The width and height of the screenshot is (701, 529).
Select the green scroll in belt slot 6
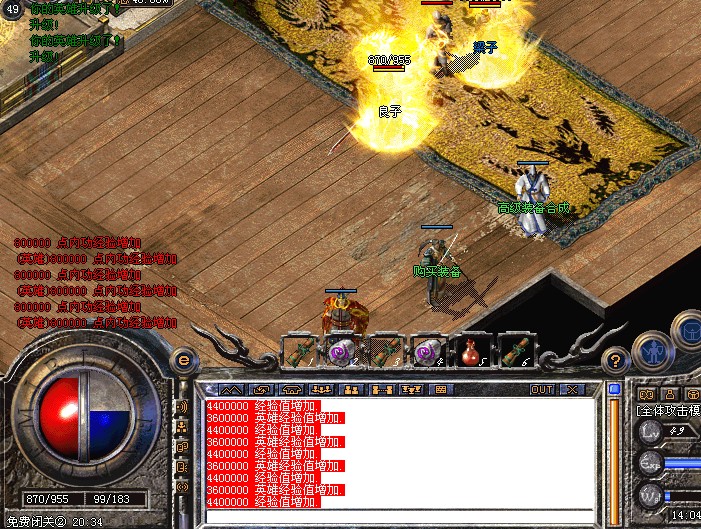point(513,352)
